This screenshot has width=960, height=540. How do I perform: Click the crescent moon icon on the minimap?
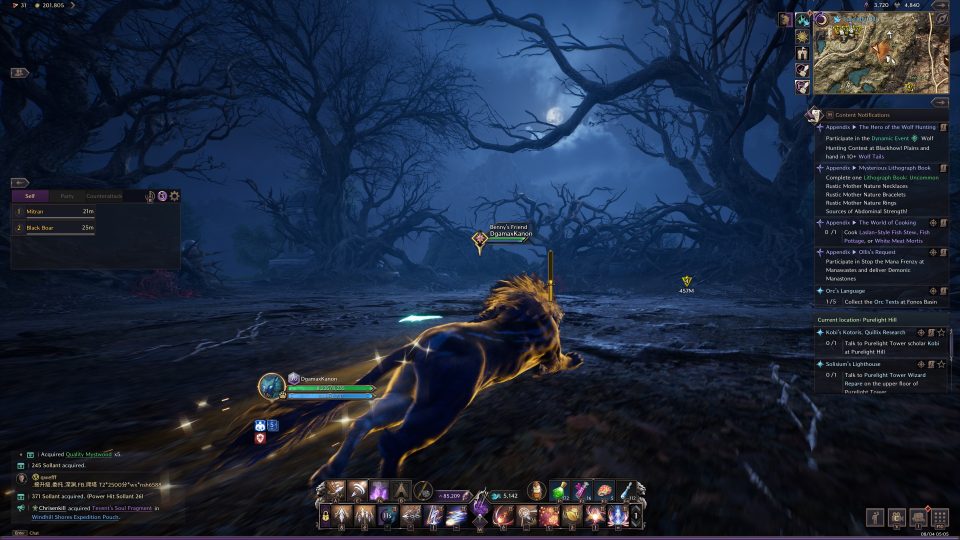click(822, 20)
